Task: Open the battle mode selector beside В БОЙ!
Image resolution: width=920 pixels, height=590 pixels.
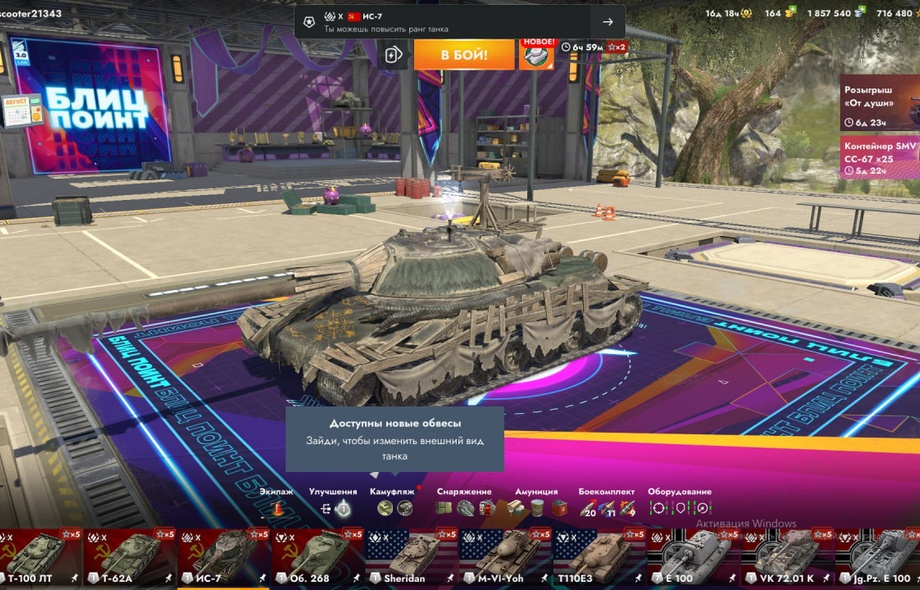Action: (x=394, y=55)
